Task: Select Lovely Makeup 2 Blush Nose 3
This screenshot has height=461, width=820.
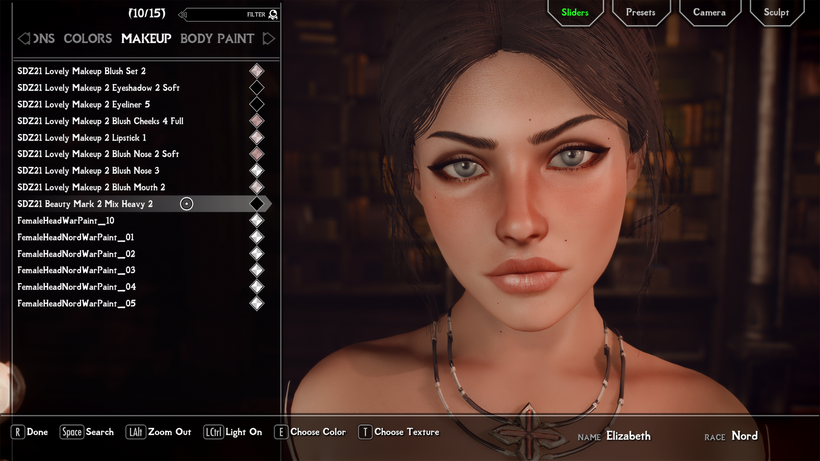Action: 88,171
